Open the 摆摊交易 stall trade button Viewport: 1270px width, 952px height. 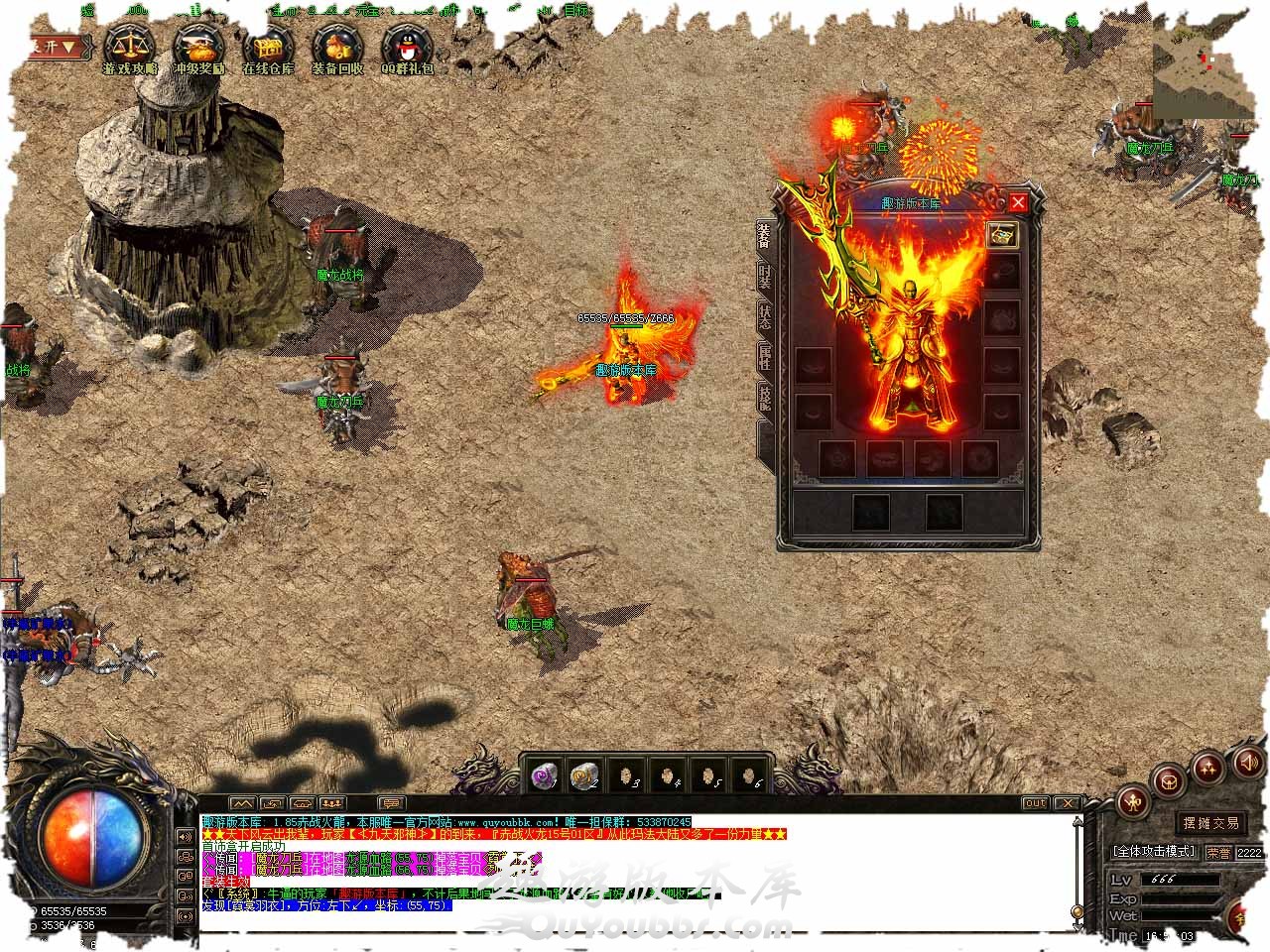coord(1210,823)
